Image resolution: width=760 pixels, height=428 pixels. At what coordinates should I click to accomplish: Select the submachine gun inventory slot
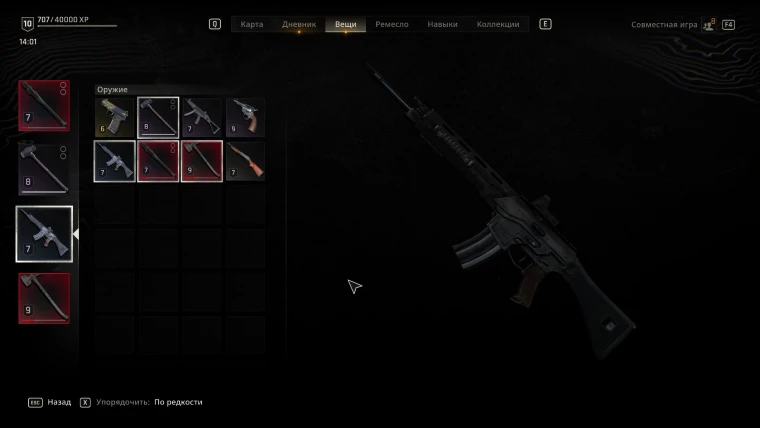[202, 117]
